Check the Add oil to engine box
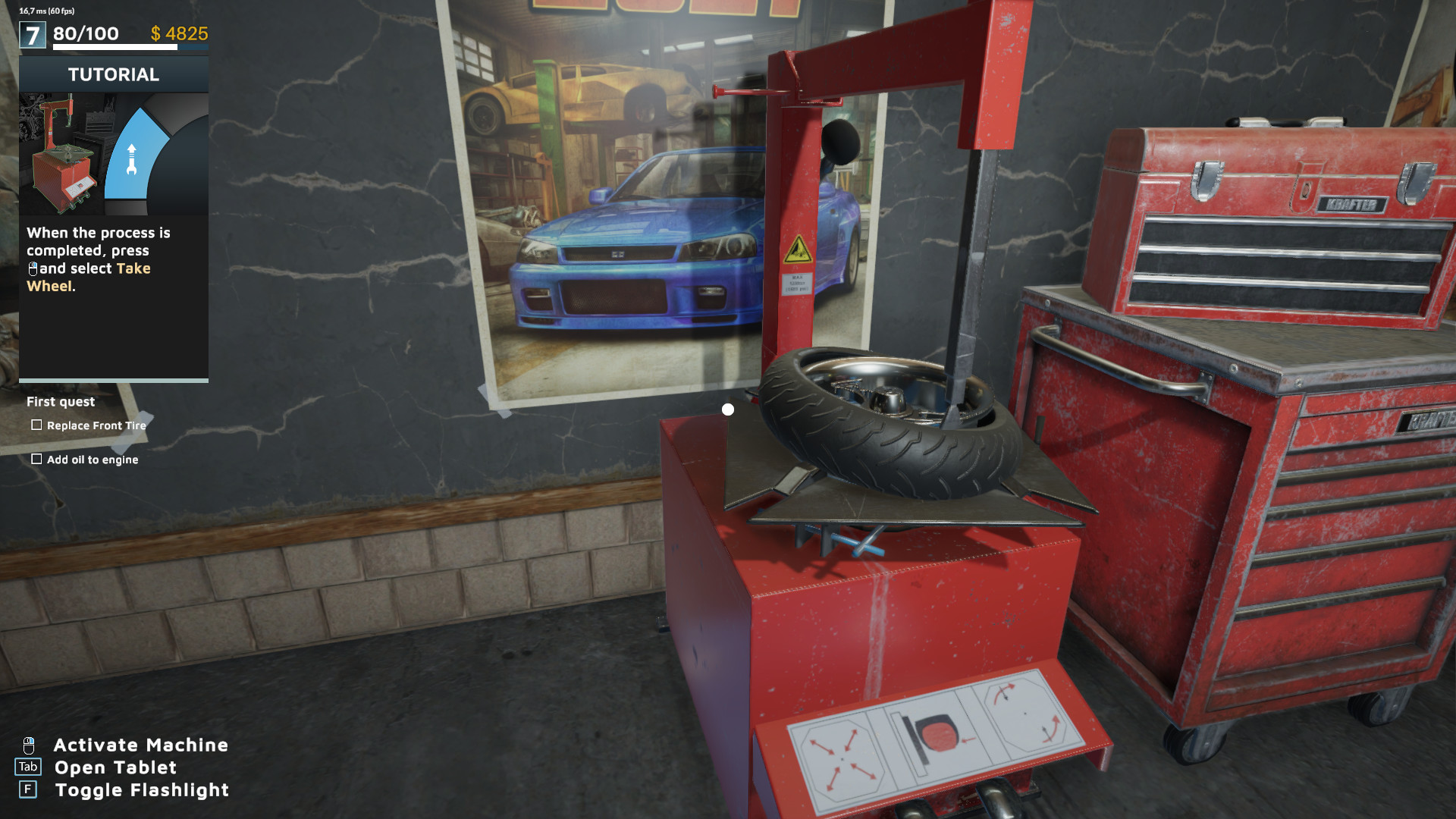Viewport: 1456px width, 819px height. click(x=36, y=459)
